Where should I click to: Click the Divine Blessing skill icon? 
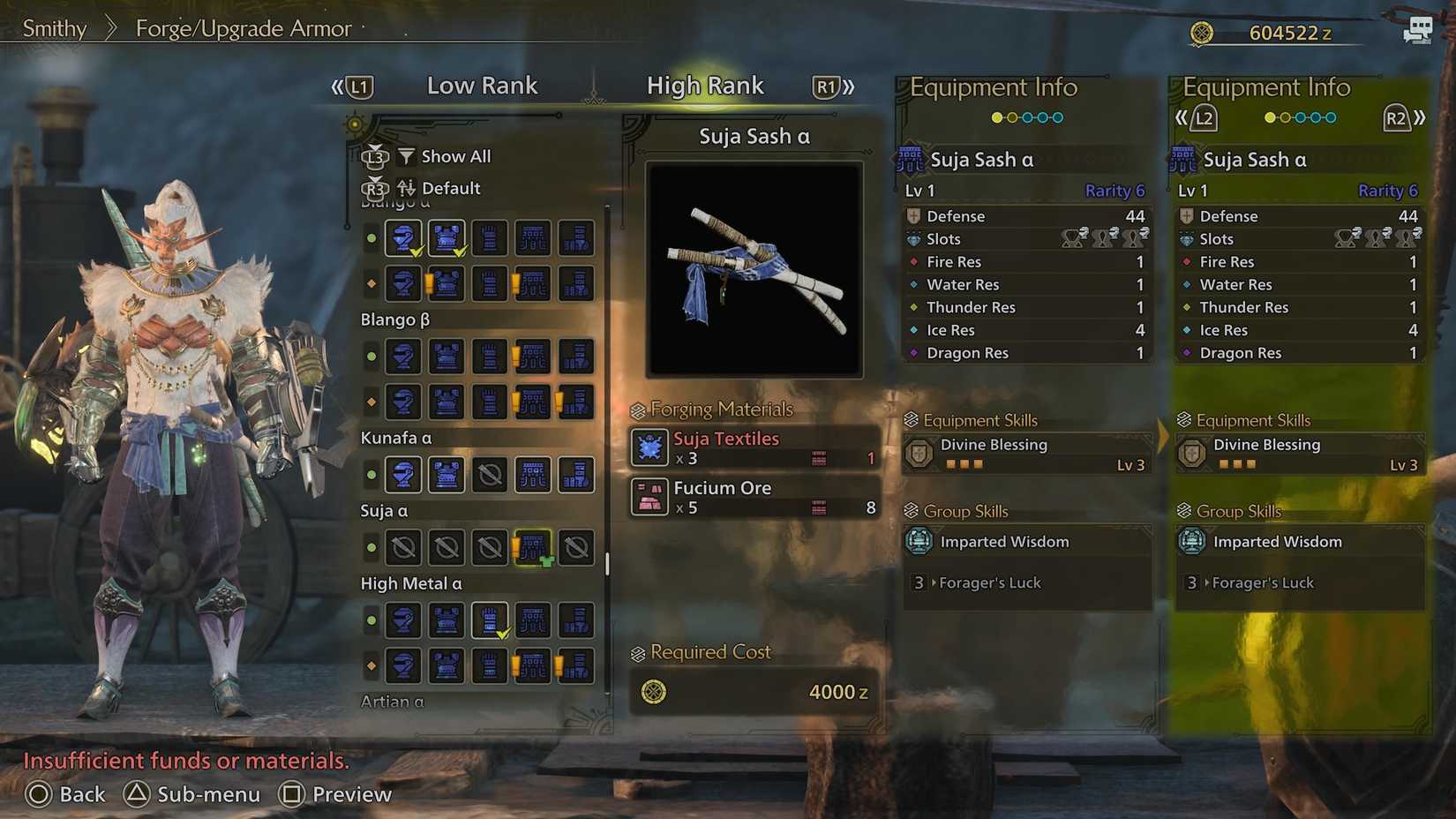(x=920, y=451)
